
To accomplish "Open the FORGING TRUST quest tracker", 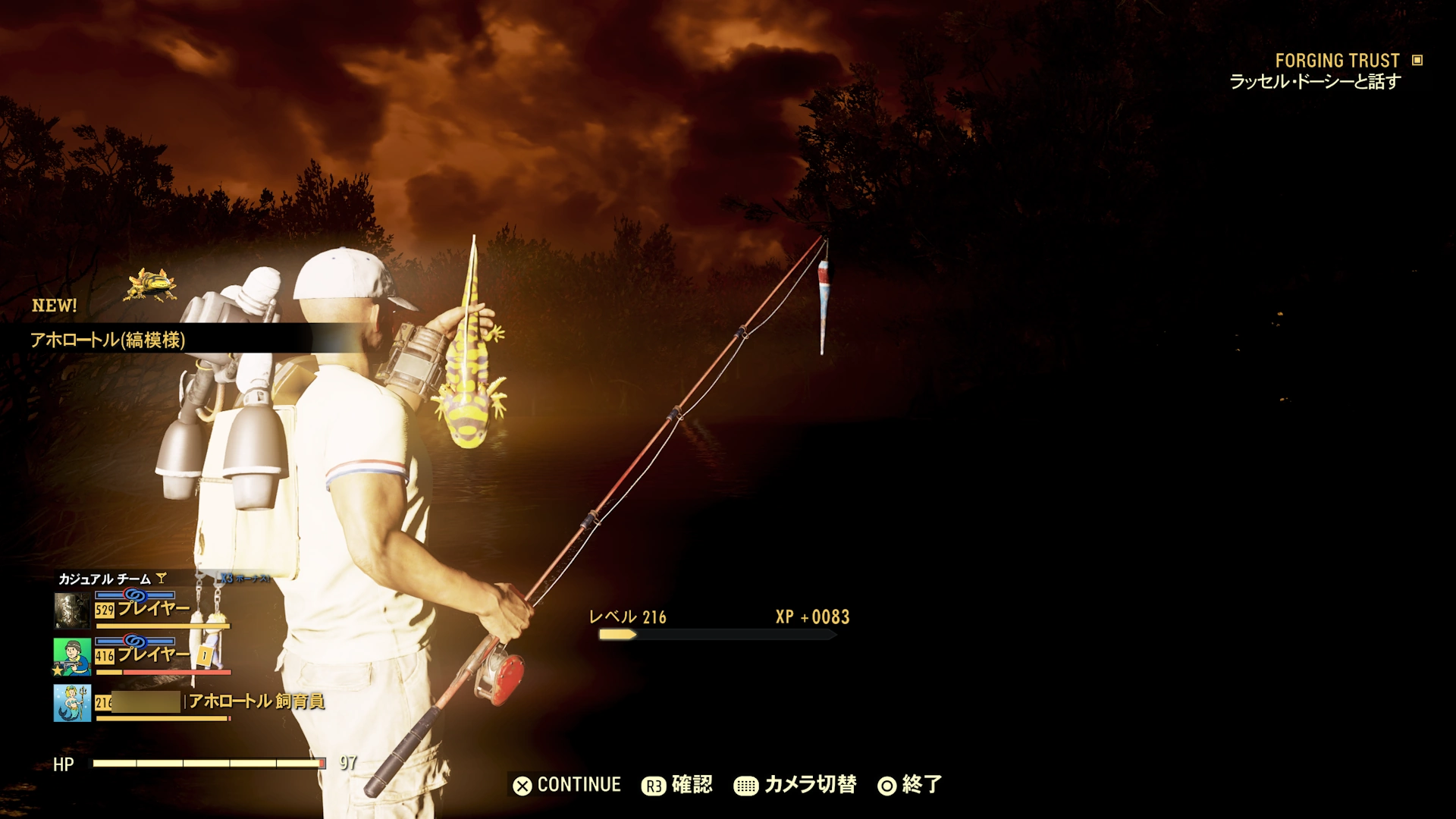I will click(1337, 61).
